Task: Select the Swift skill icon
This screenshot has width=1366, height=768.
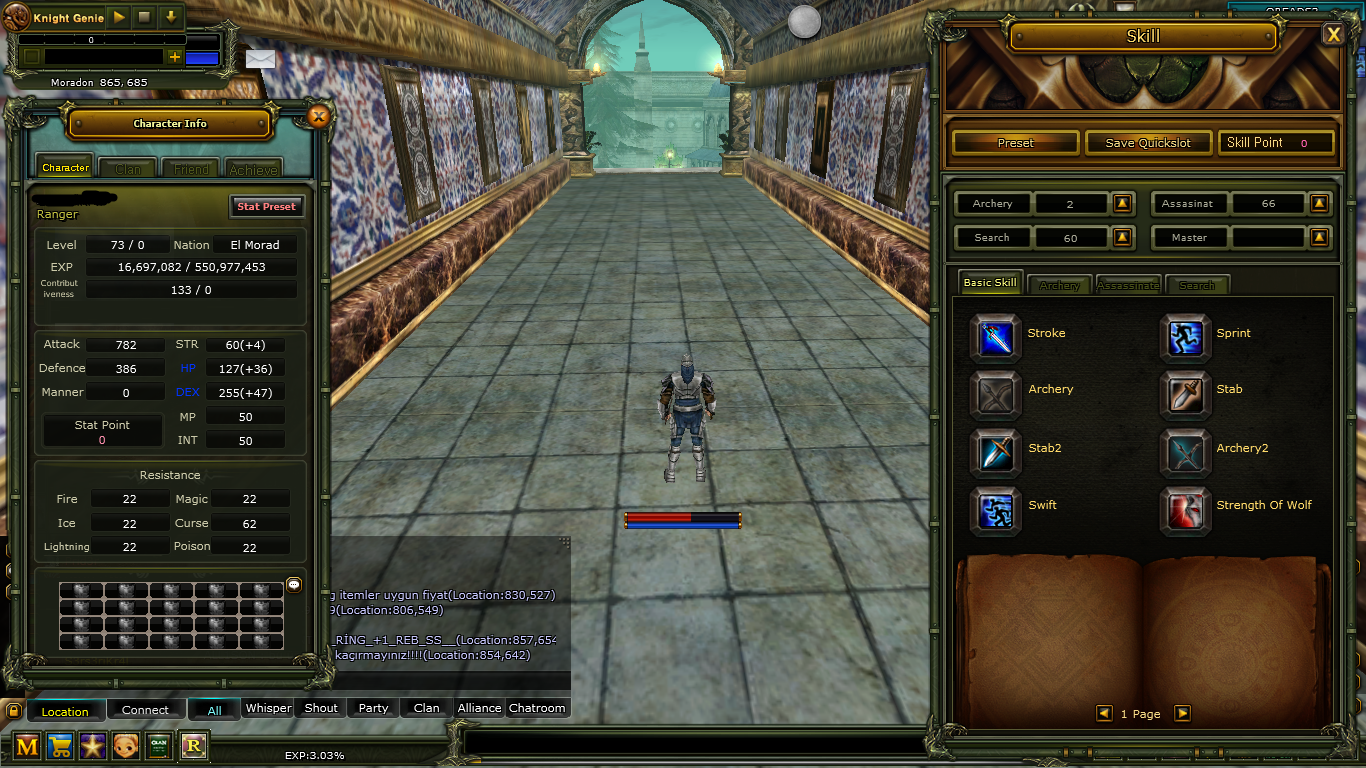Action: tap(995, 511)
